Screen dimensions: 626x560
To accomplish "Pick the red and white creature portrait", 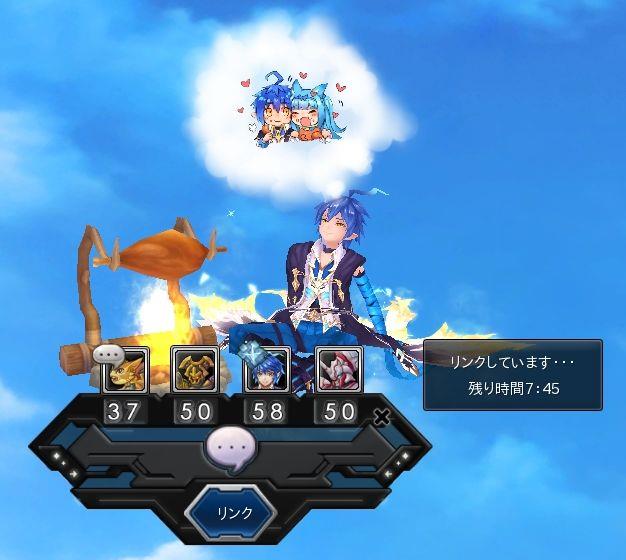I will pos(337,370).
